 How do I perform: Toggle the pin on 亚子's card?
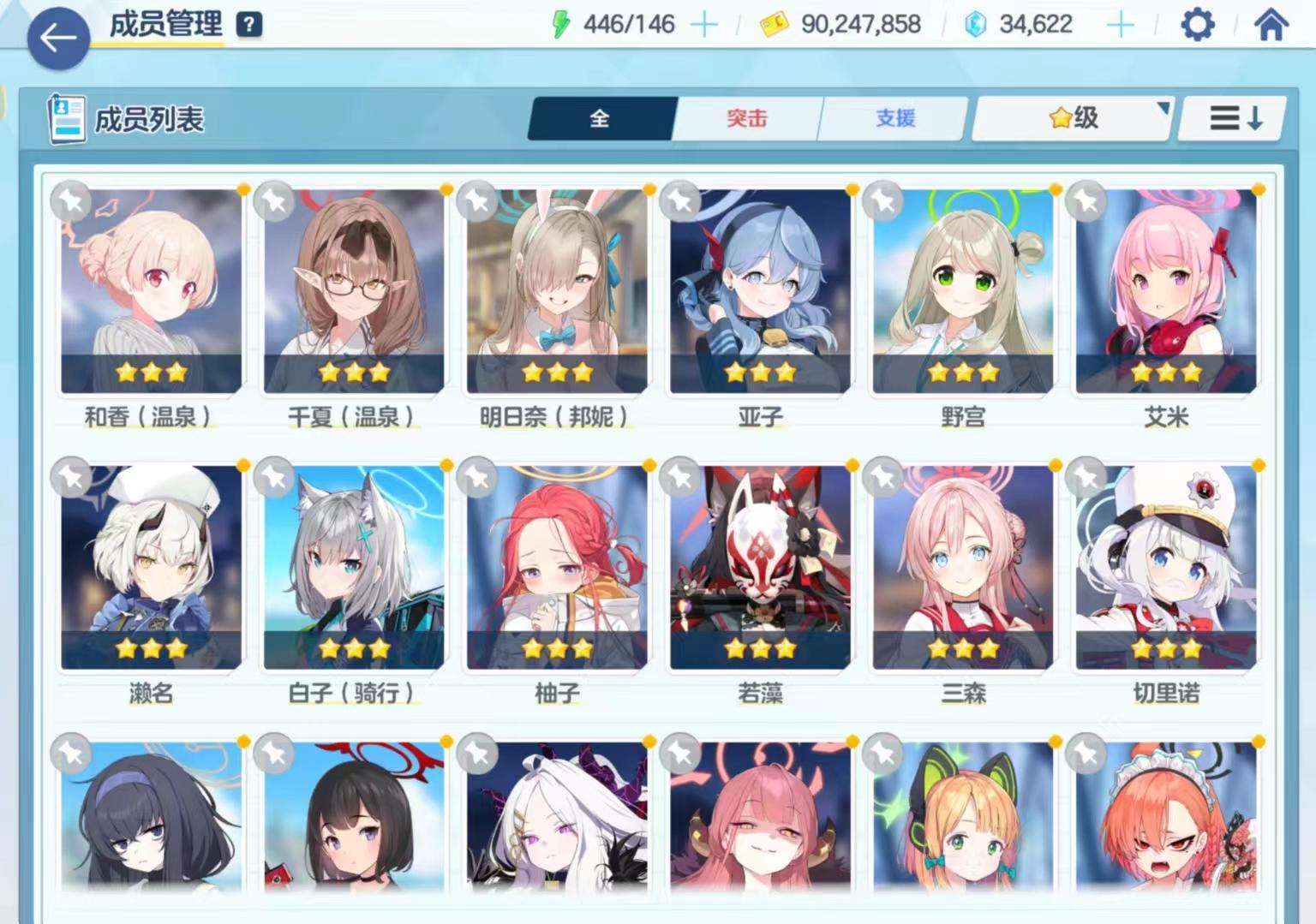click(x=679, y=201)
